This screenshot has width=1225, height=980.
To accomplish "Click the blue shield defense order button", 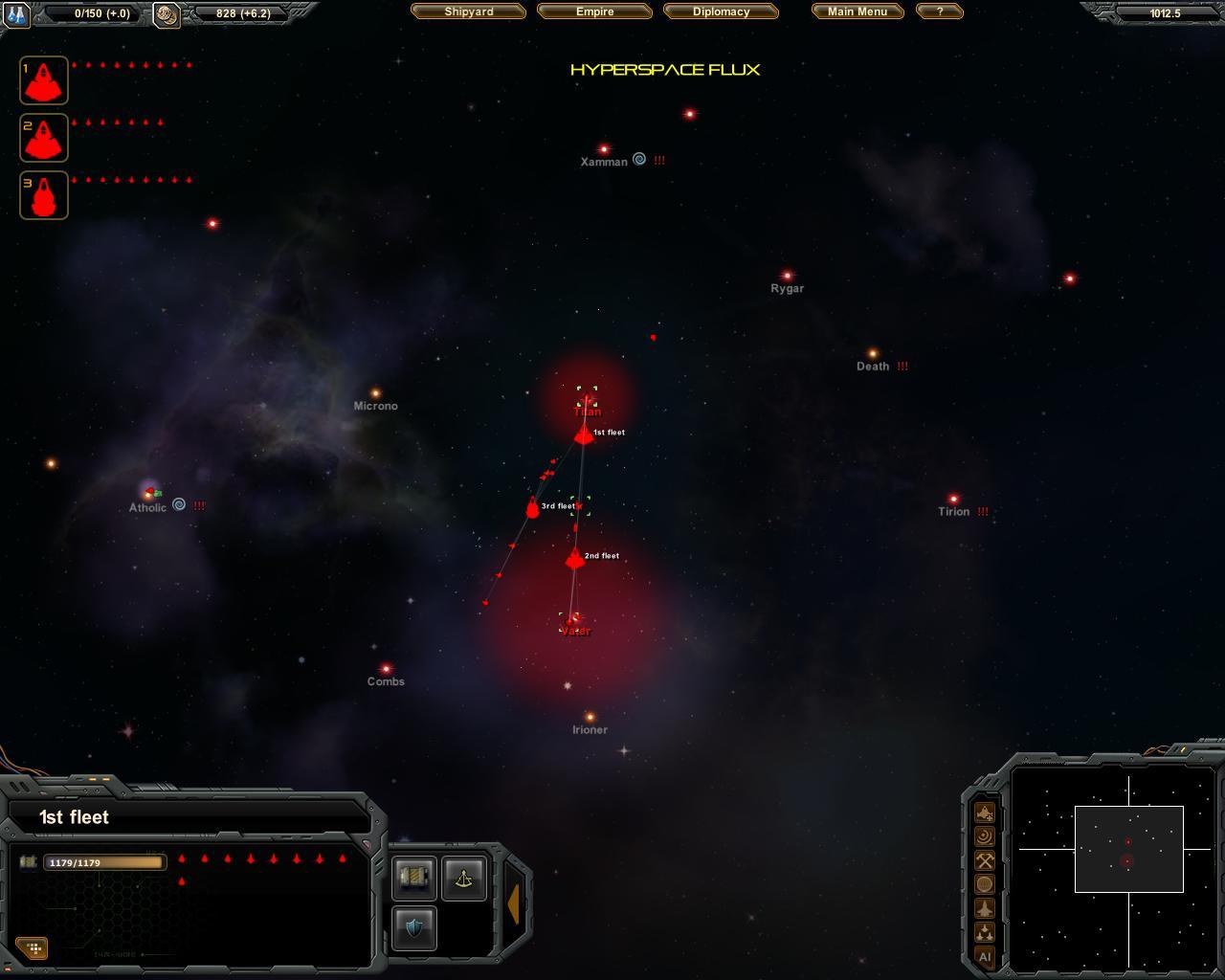I will [x=414, y=927].
